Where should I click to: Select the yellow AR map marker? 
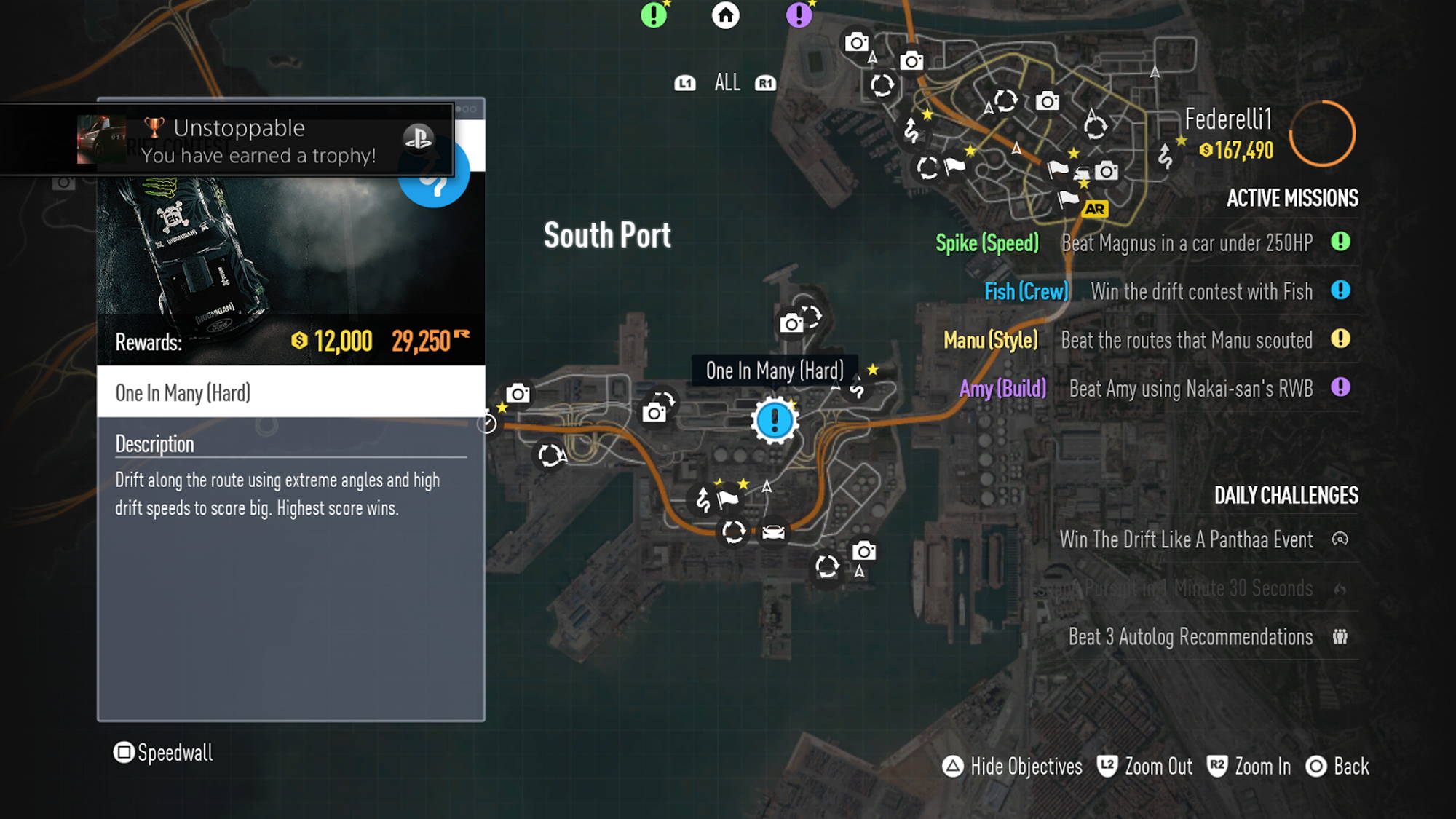click(1094, 210)
